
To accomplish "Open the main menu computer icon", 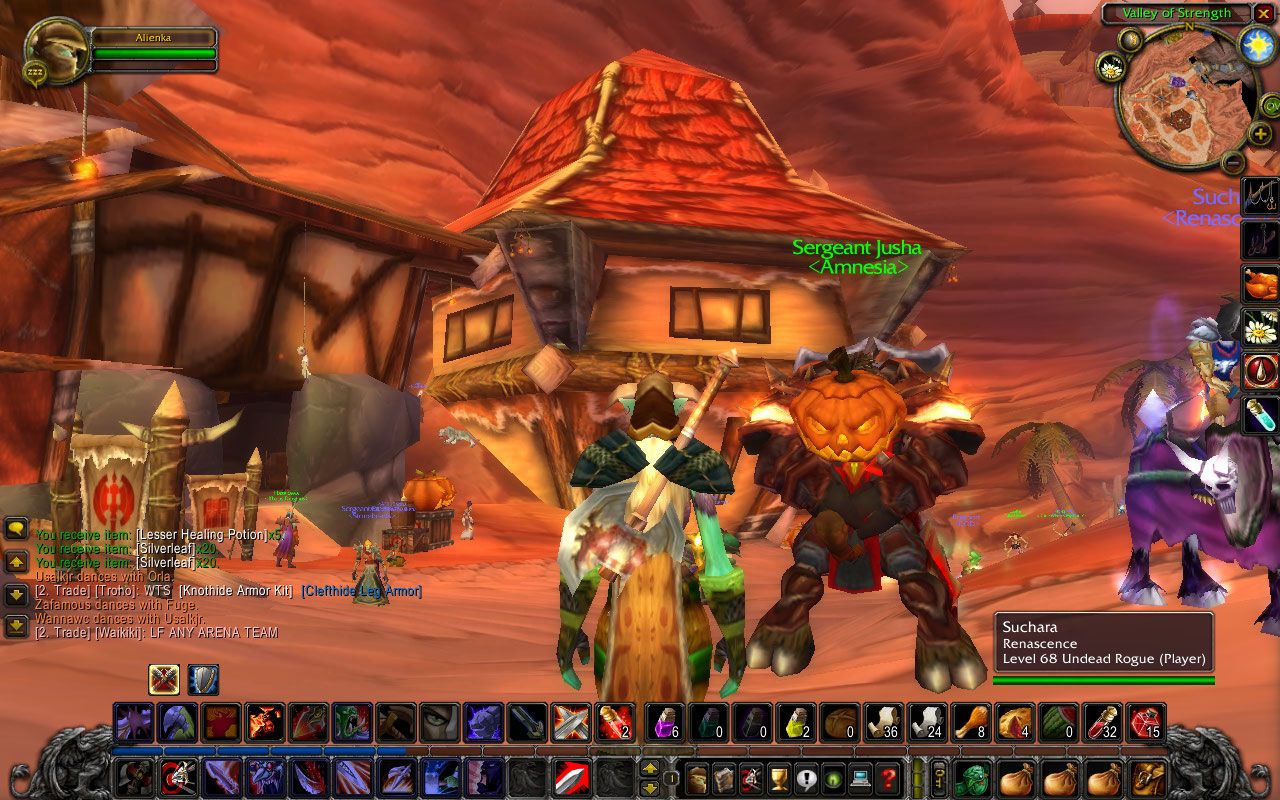I will [x=860, y=778].
